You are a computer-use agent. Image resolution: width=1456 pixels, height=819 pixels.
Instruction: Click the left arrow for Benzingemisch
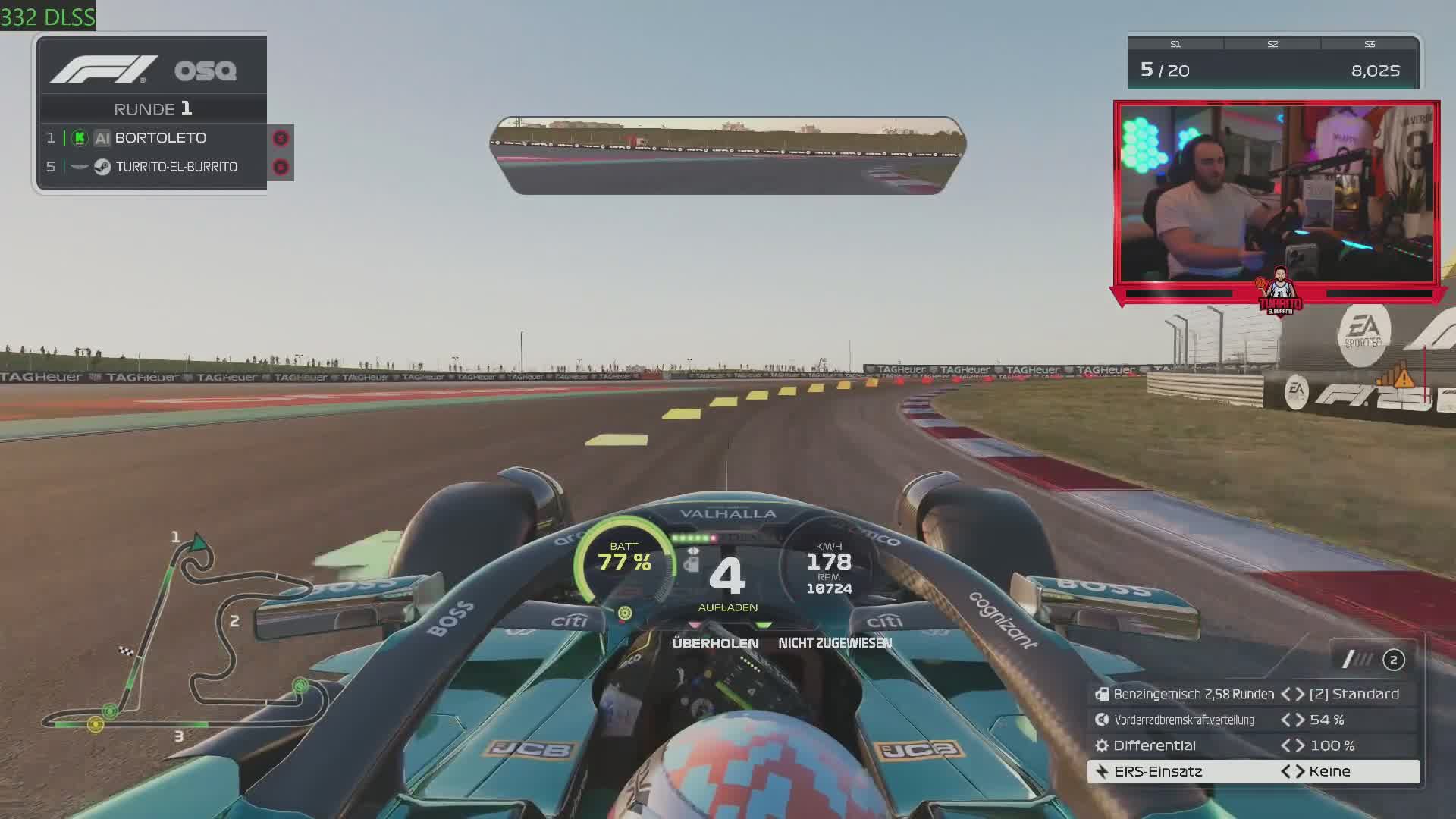pos(1286,695)
